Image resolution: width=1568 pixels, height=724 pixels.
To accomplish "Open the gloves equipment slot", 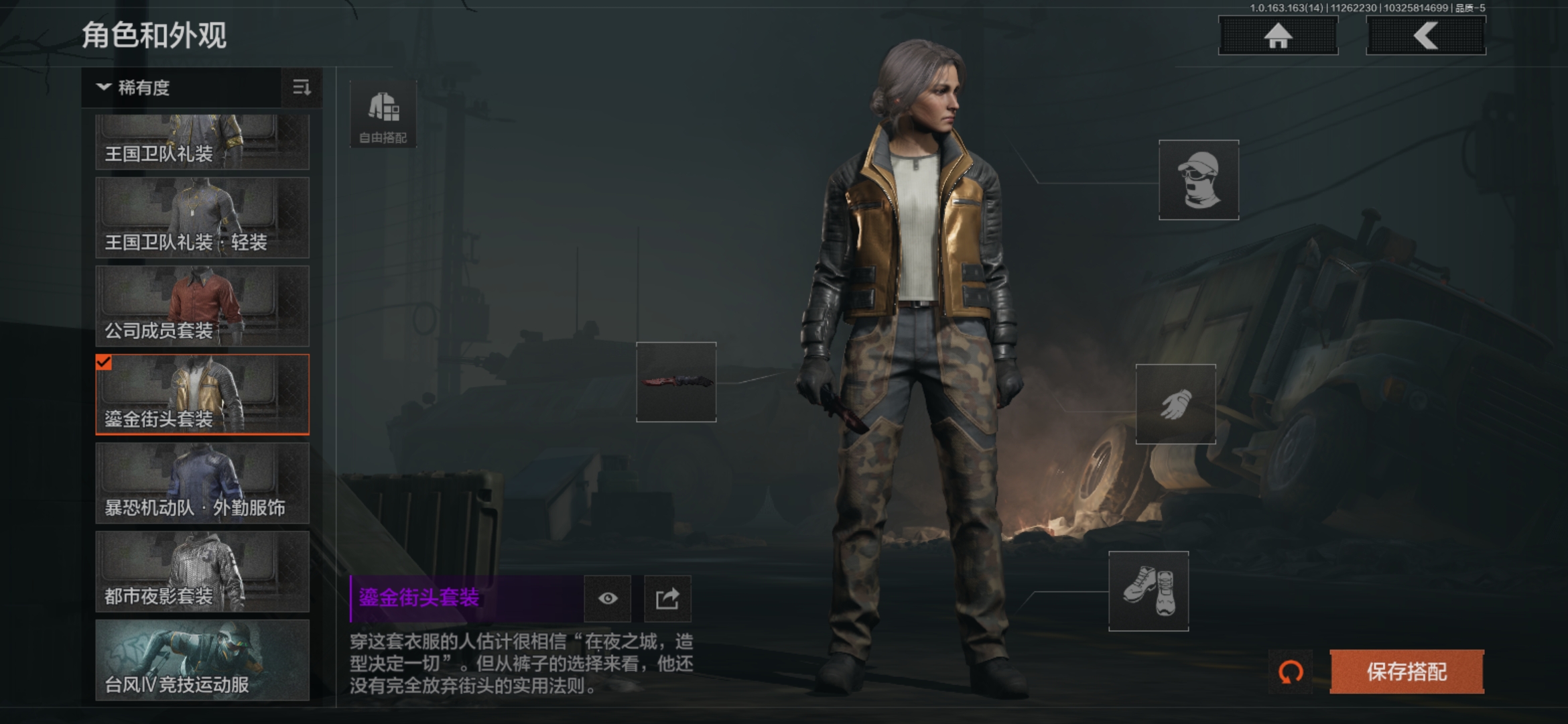I will tap(1175, 404).
